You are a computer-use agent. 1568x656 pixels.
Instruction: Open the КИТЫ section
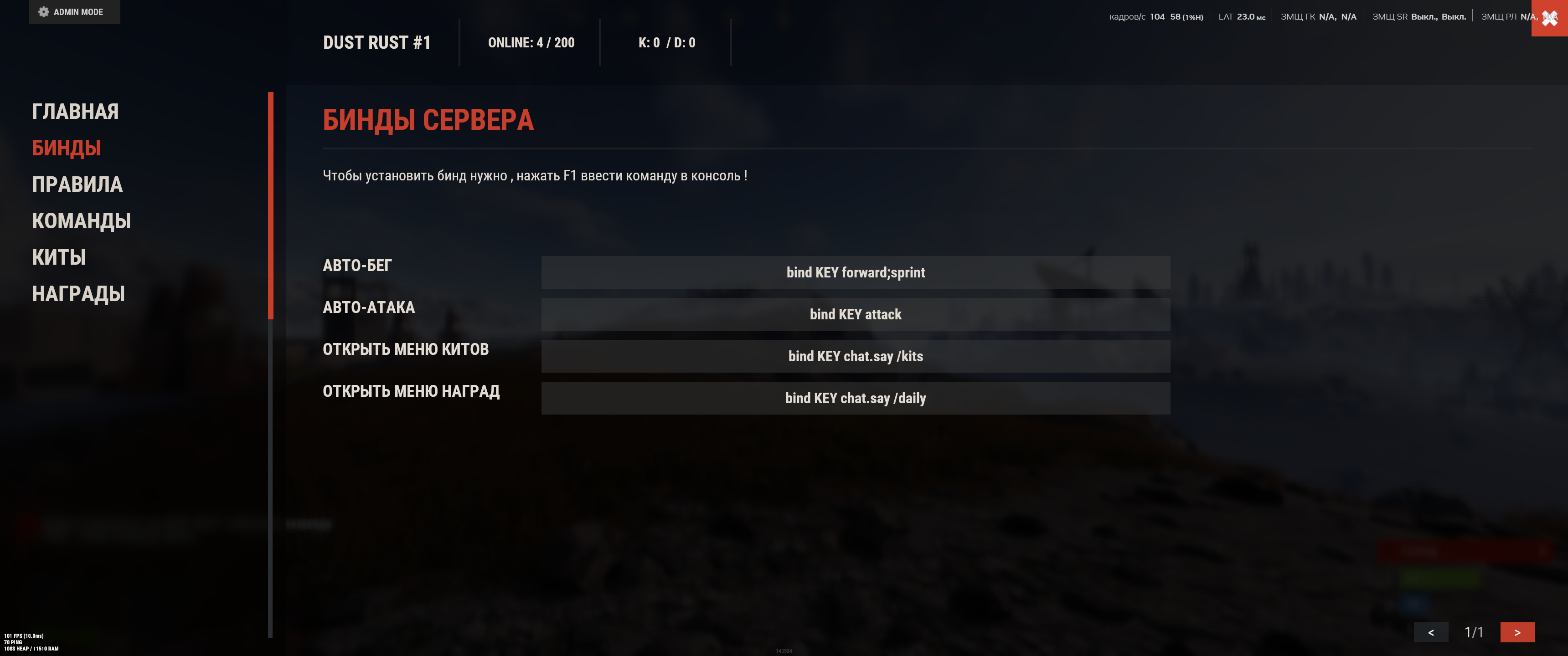pos(58,257)
